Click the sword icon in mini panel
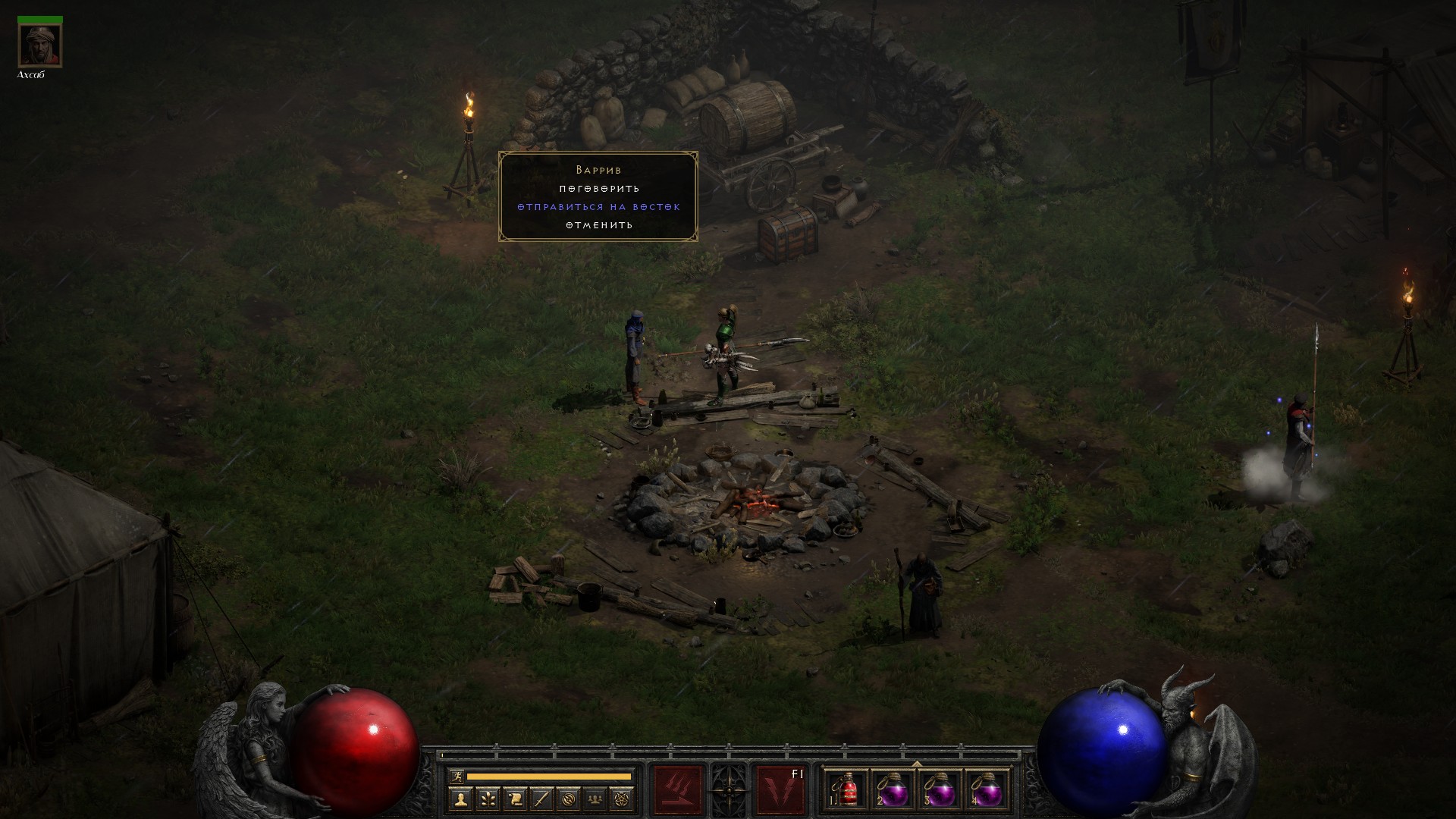1456x819 pixels. coord(541,799)
